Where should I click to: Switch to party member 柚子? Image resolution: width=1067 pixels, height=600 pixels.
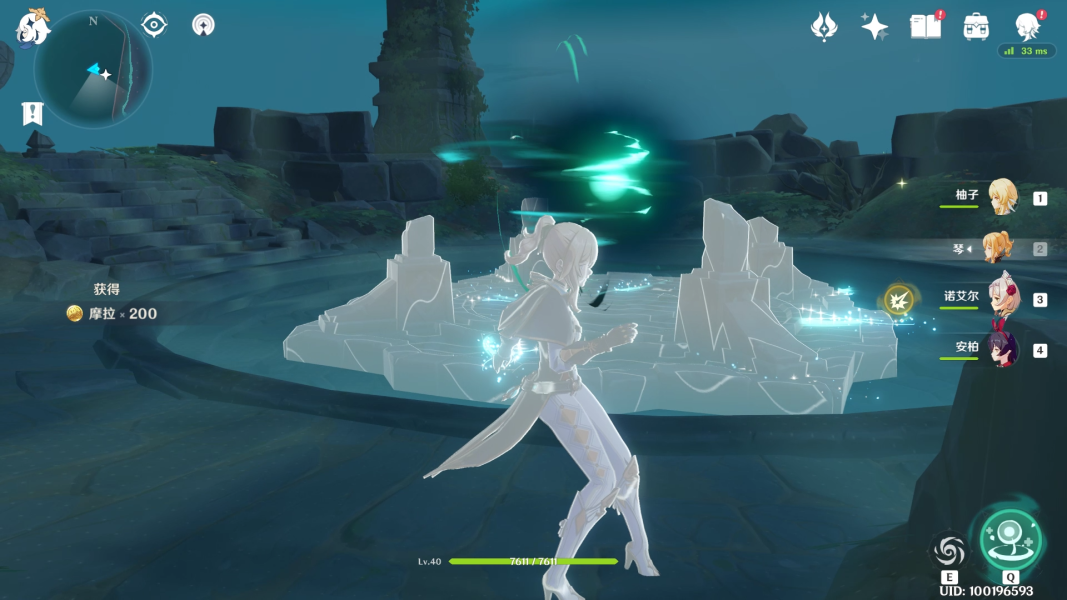1001,197
